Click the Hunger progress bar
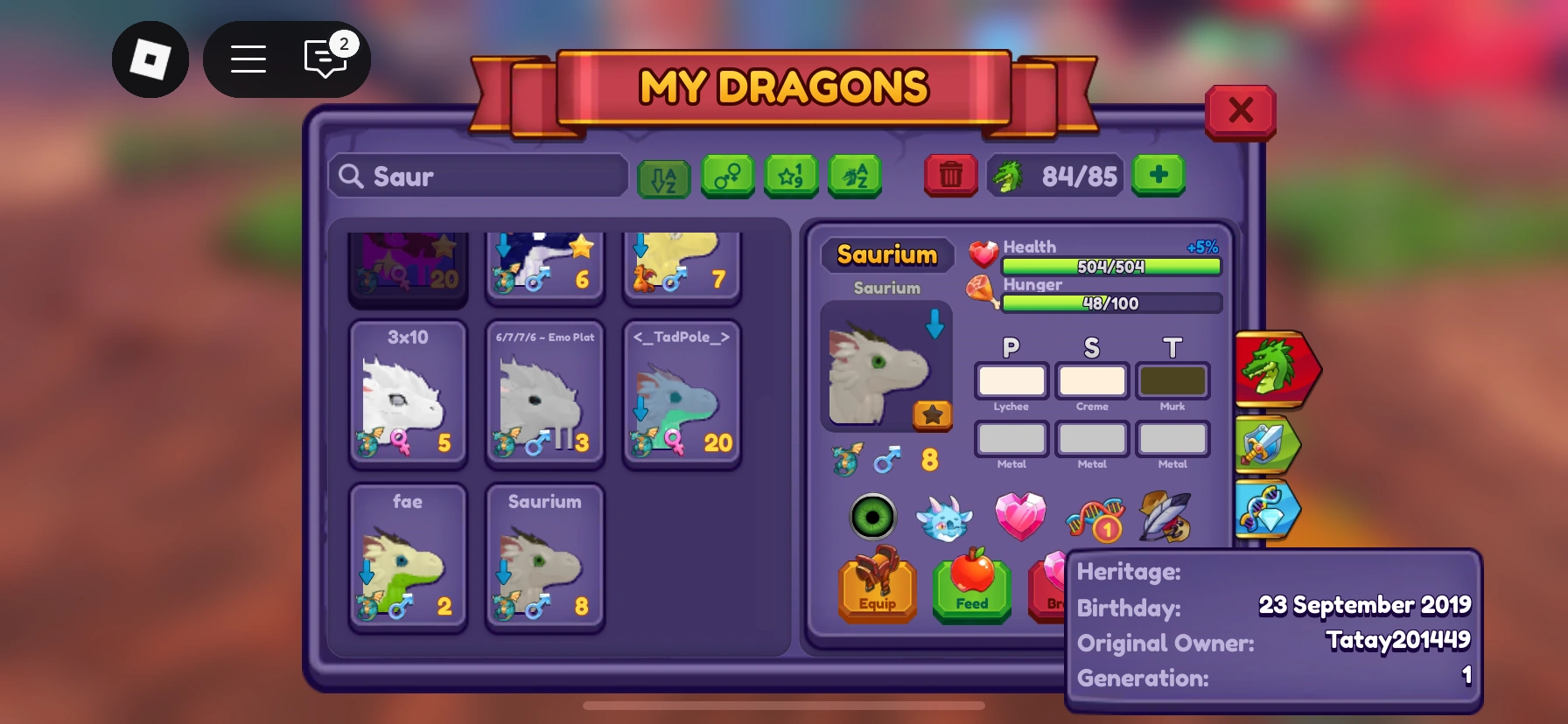 [1111, 303]
